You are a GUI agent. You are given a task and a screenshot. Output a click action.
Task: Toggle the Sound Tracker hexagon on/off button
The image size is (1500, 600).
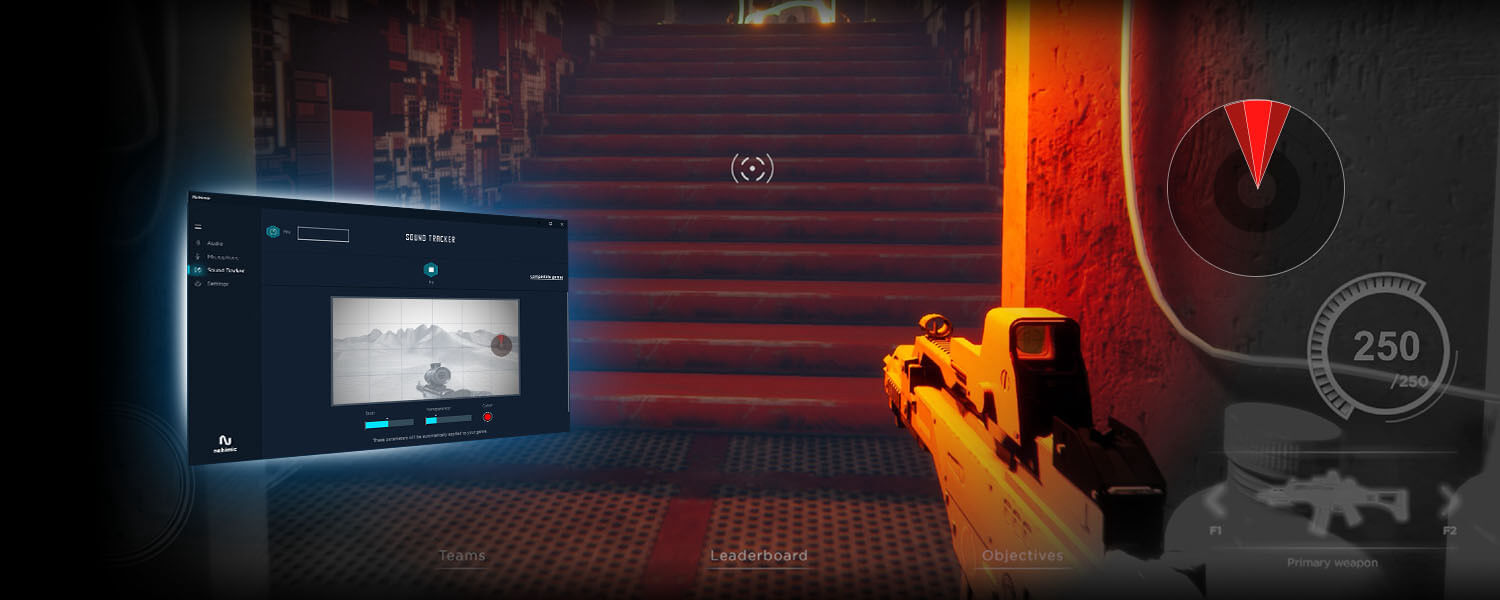[430, 269]
